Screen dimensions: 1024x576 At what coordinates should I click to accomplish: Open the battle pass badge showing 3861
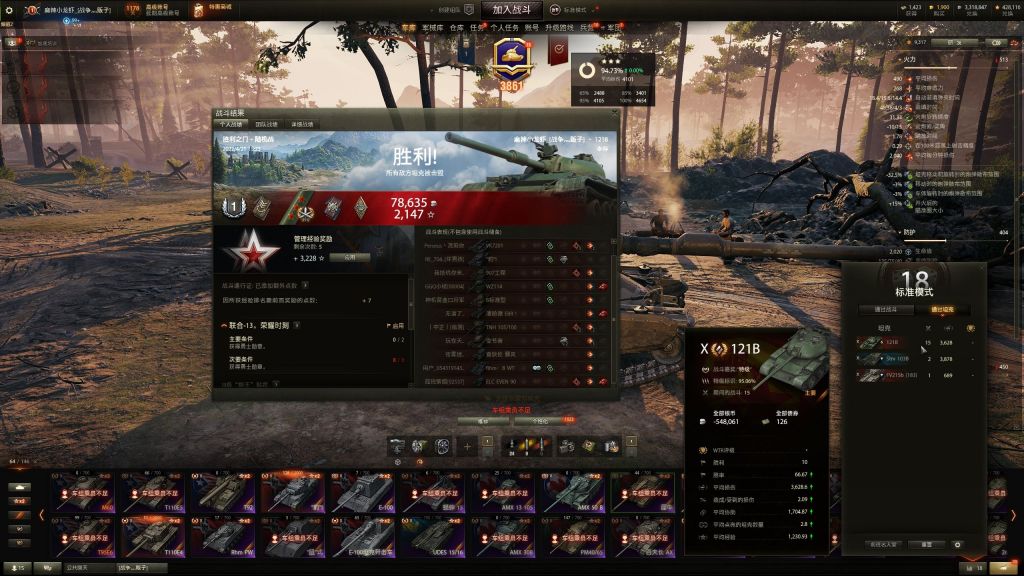coord(511,62)
